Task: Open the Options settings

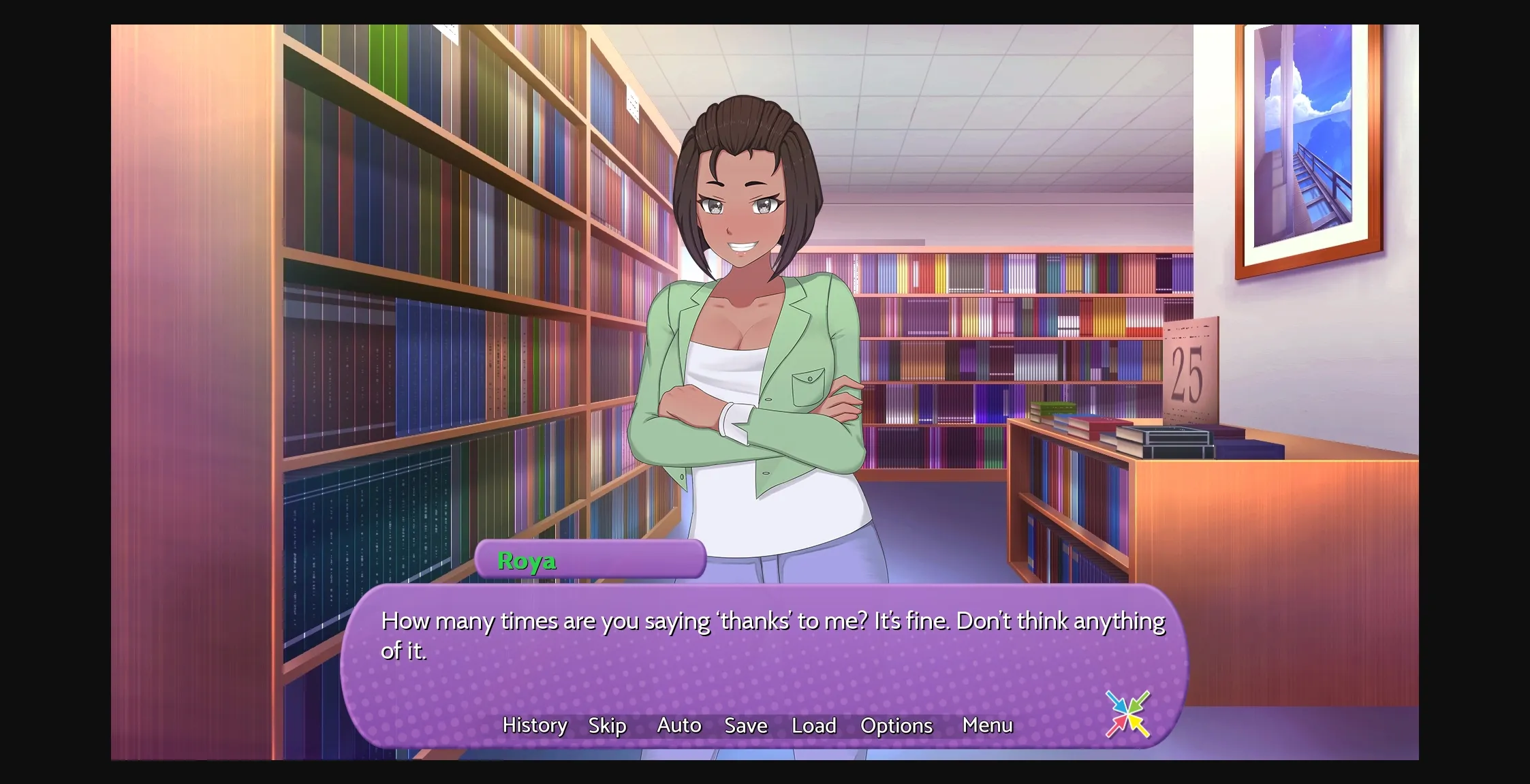Action: [x=896, y=725]
